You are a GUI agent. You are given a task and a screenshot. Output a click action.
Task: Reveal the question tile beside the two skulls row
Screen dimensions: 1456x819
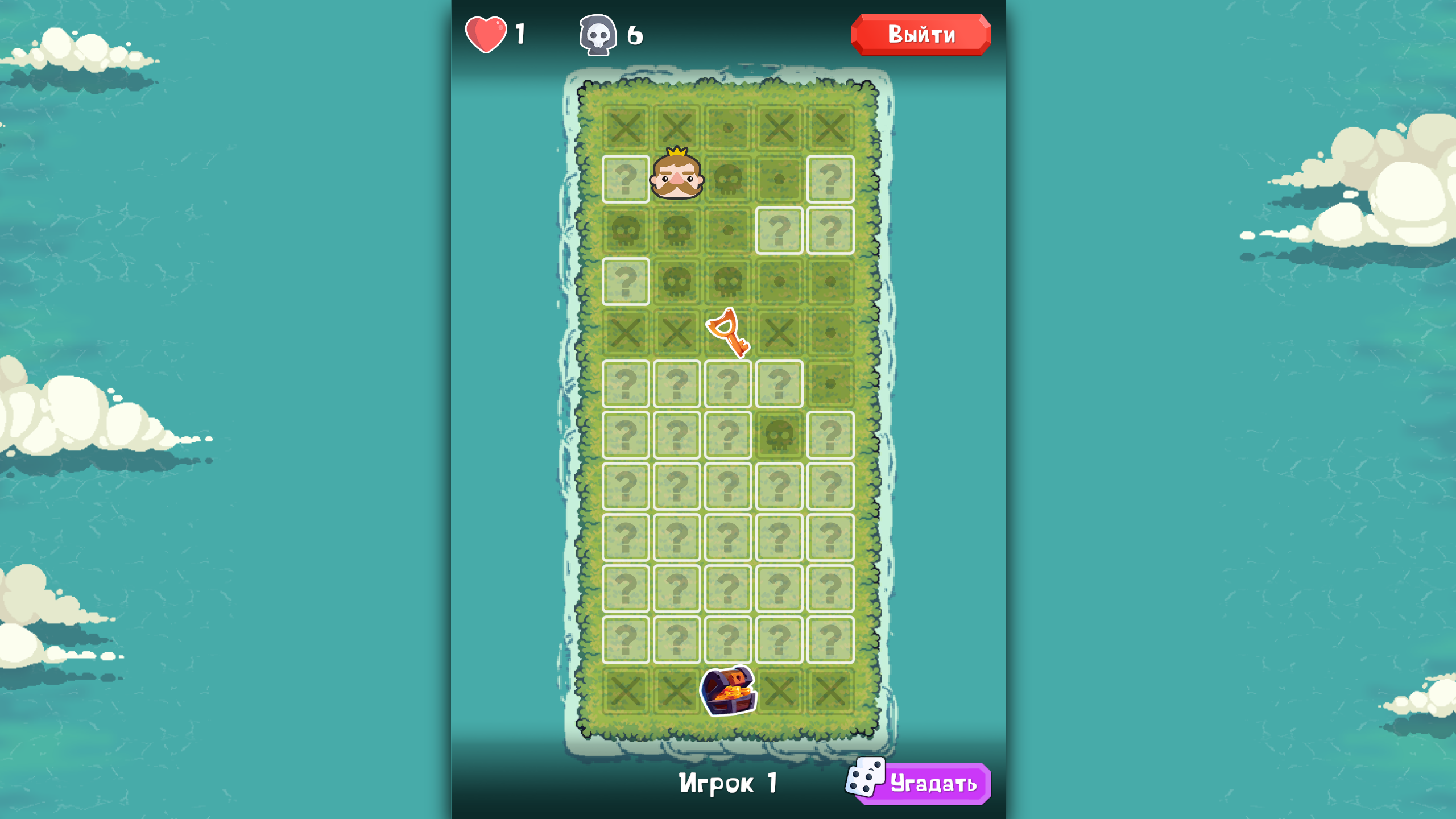[779, 230]
